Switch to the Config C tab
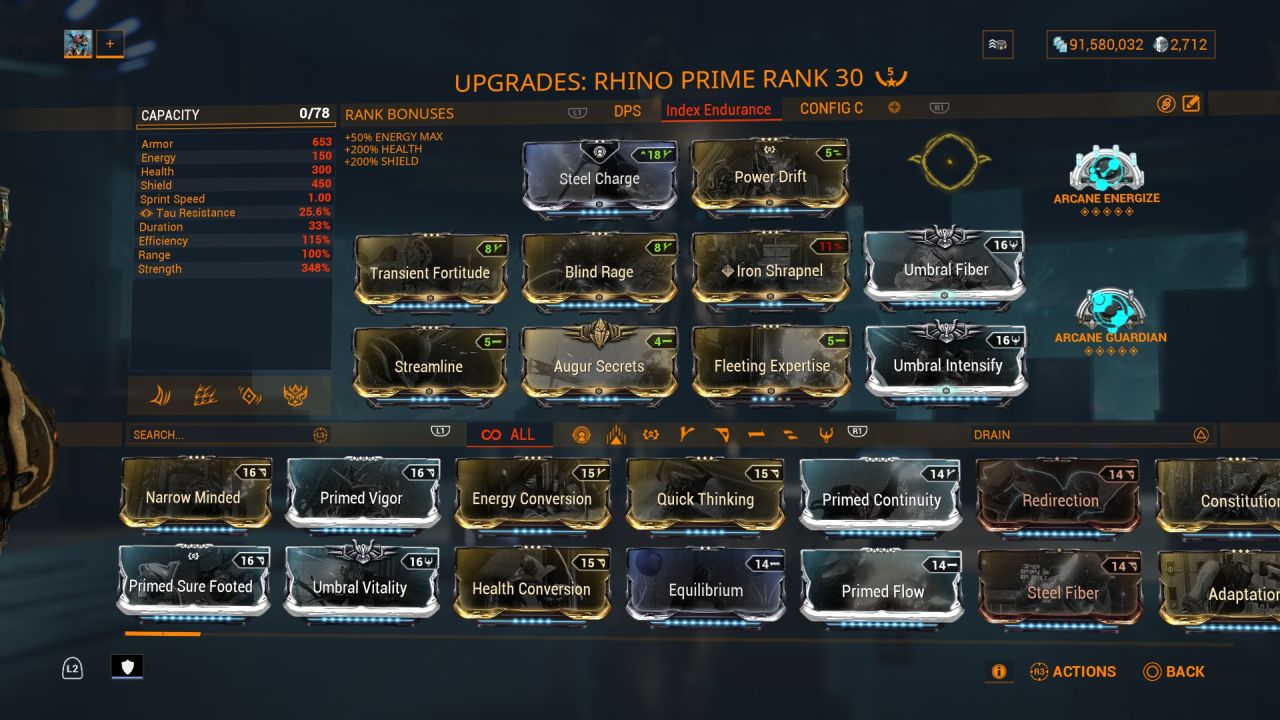The image size is (1280, 720). (x=830, y=108)
